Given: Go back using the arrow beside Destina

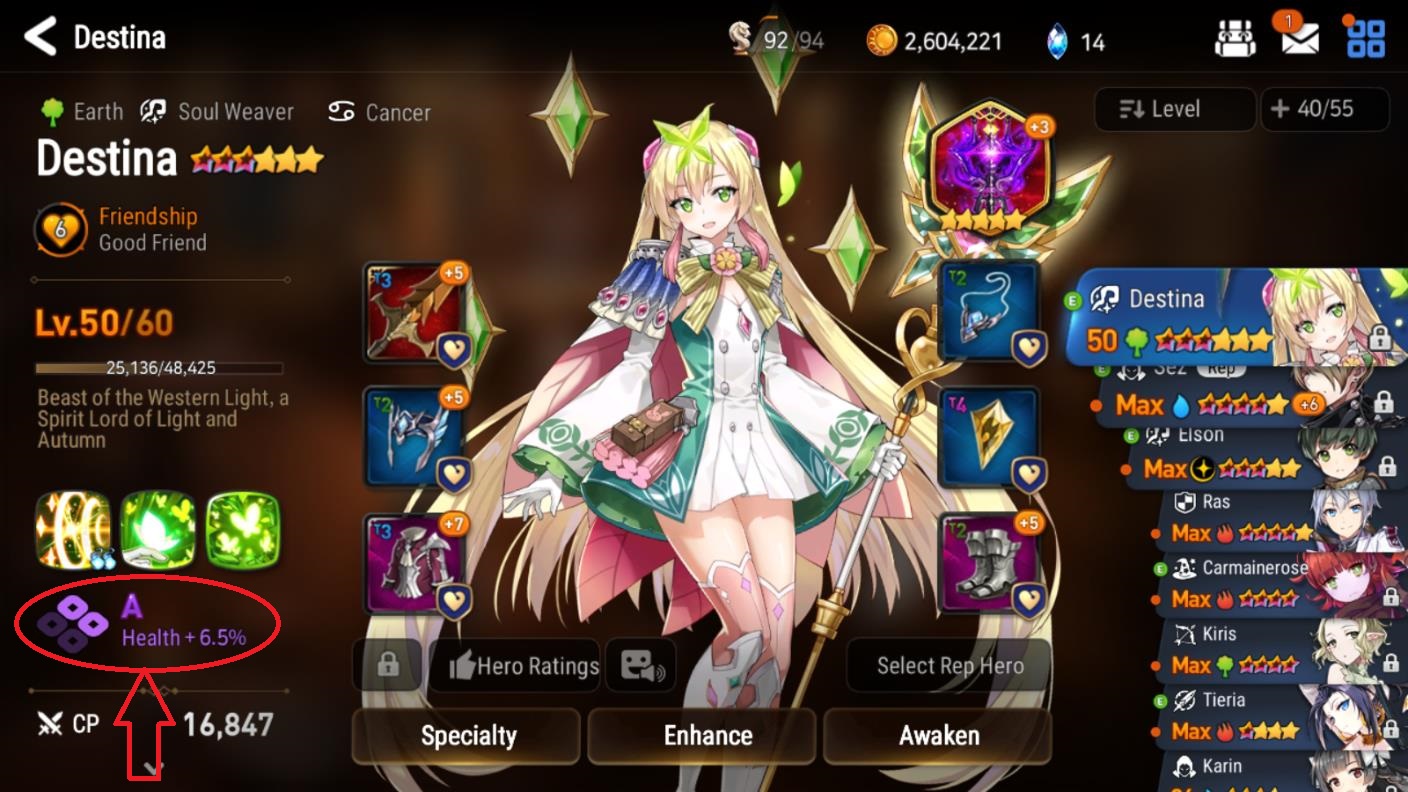Looking at the screenshot, I should [40, 37].
